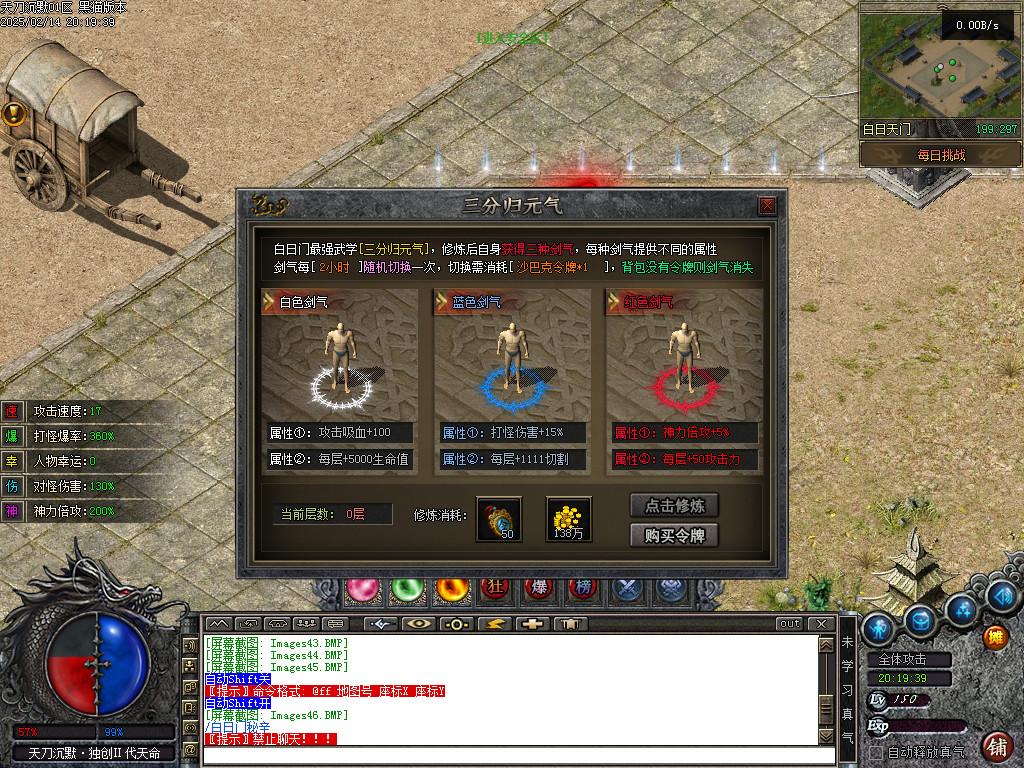Open the orange 摊 stall icon
Viewport: 1024px width, 768px height.
[995, 635]
